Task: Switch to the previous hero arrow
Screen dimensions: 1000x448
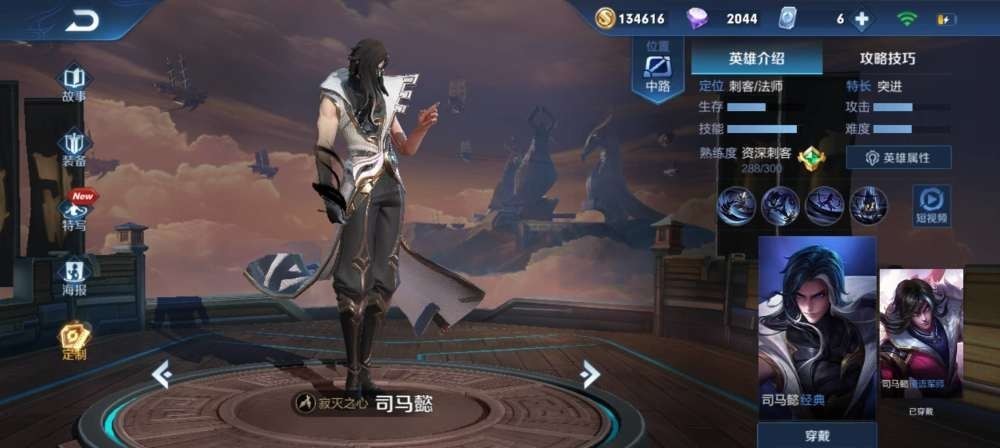Action: 162,375
